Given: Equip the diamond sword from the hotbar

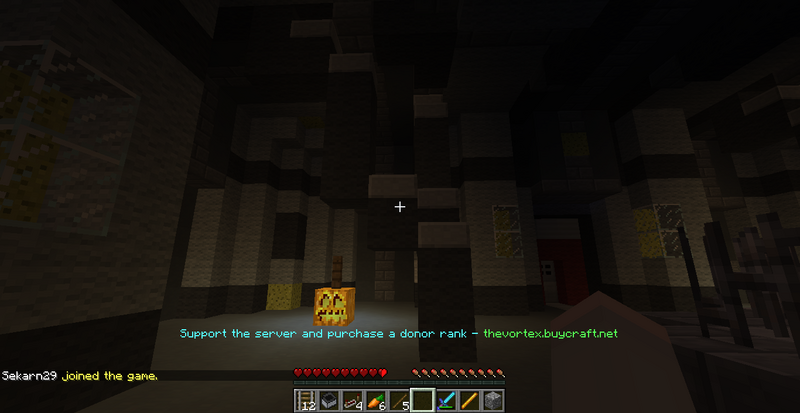Looking at the screenshot, I should pos(445,401).
